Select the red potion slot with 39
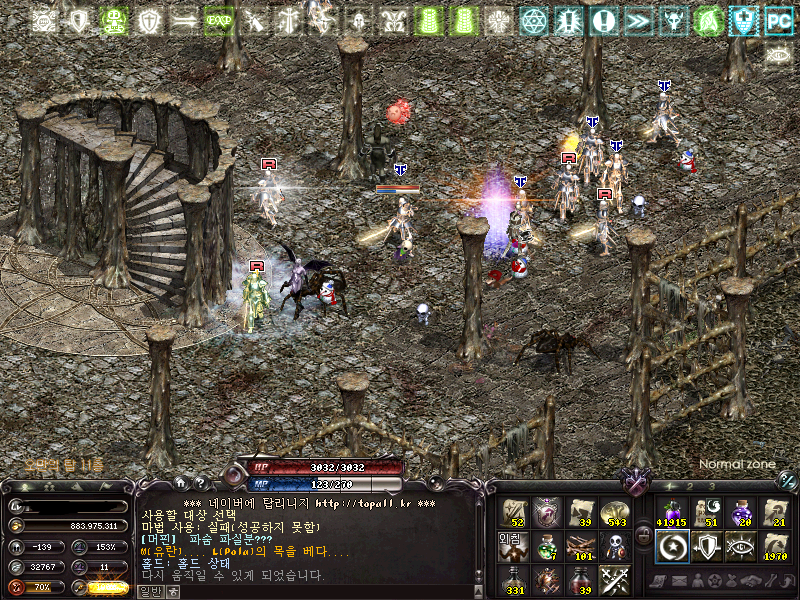This screenshot has height=600, width=800. point(580,579)
